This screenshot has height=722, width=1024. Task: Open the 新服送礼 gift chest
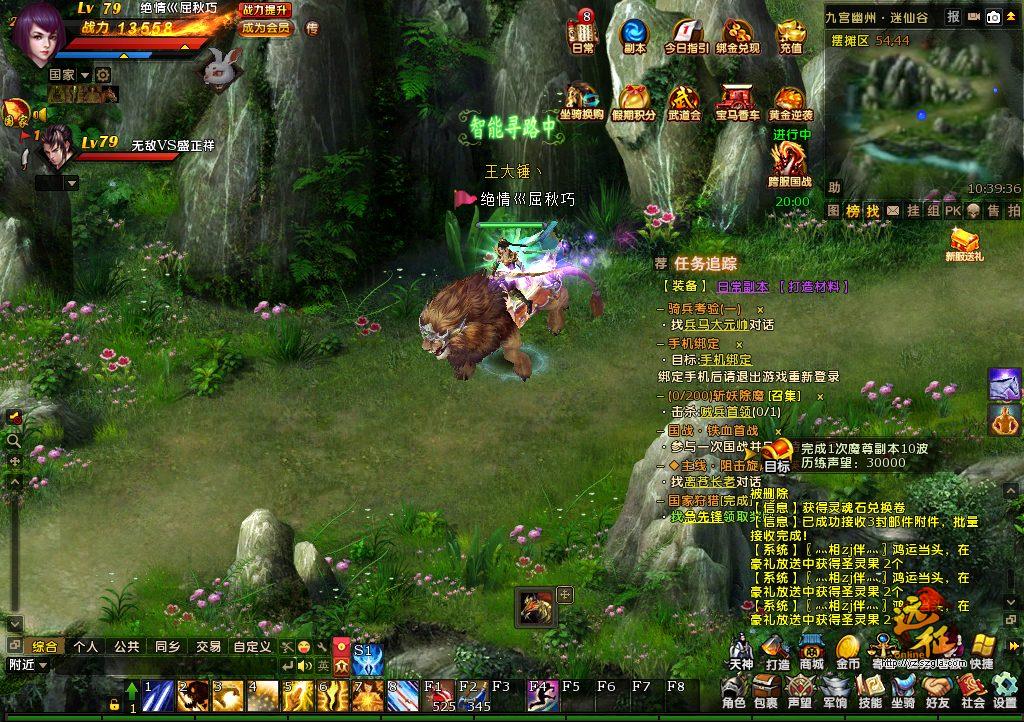point(964,242)
